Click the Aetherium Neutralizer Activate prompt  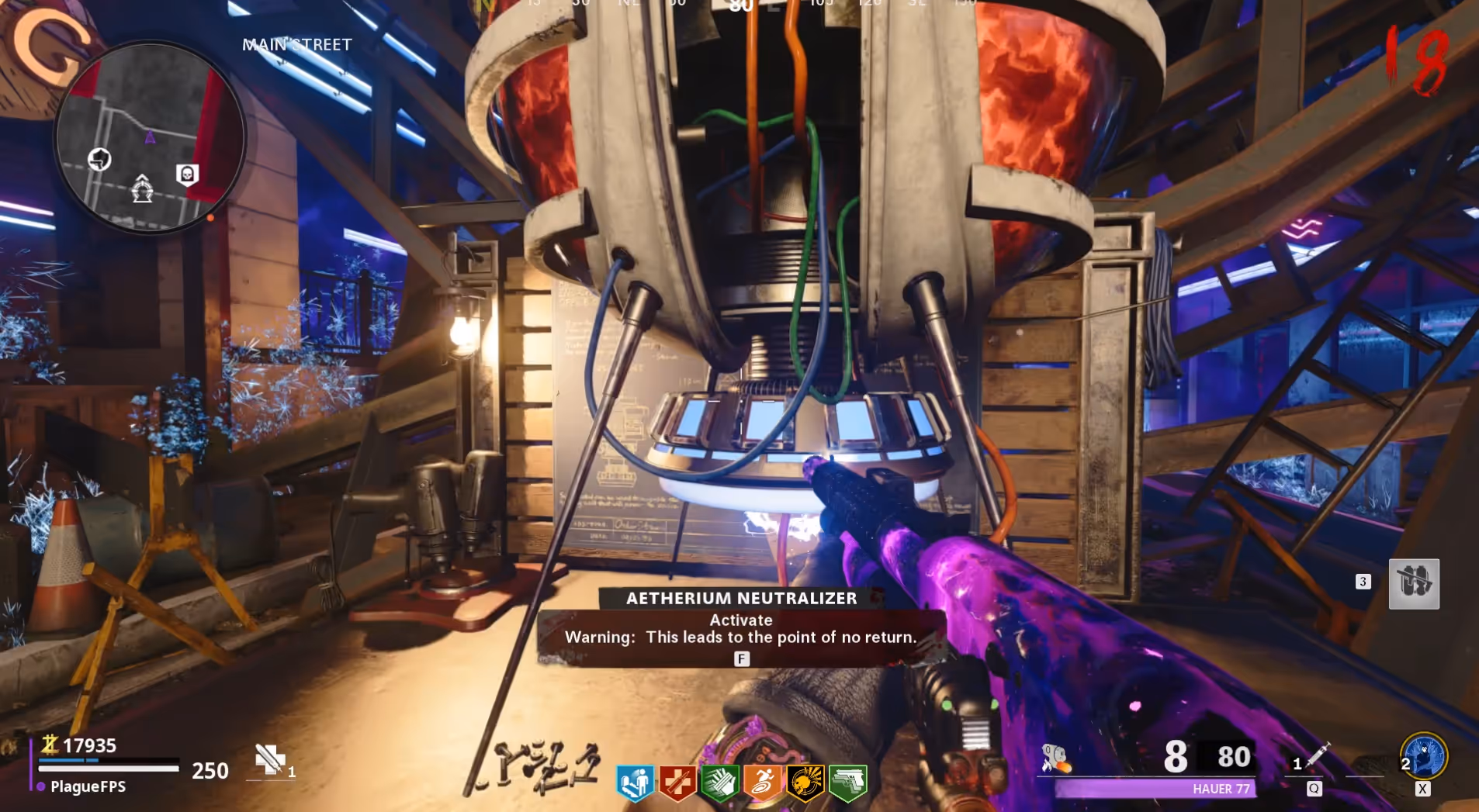[741, 629]
